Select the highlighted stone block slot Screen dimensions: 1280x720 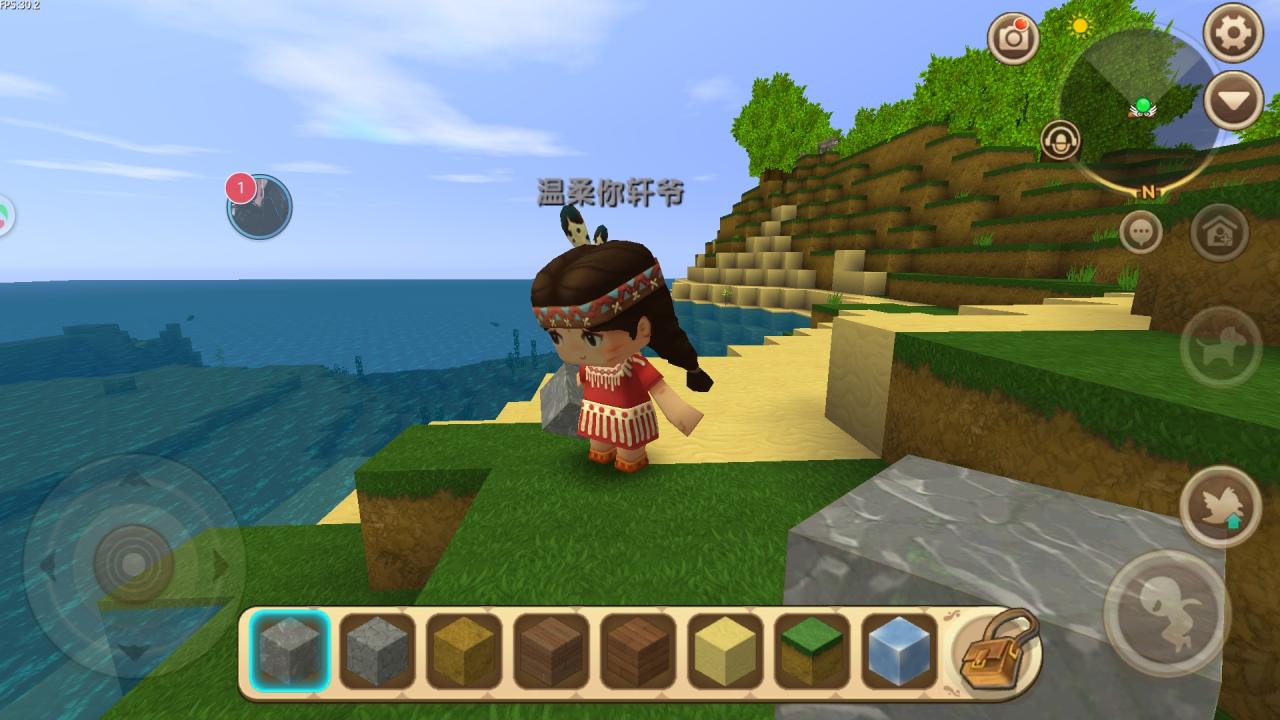[290, 651]
